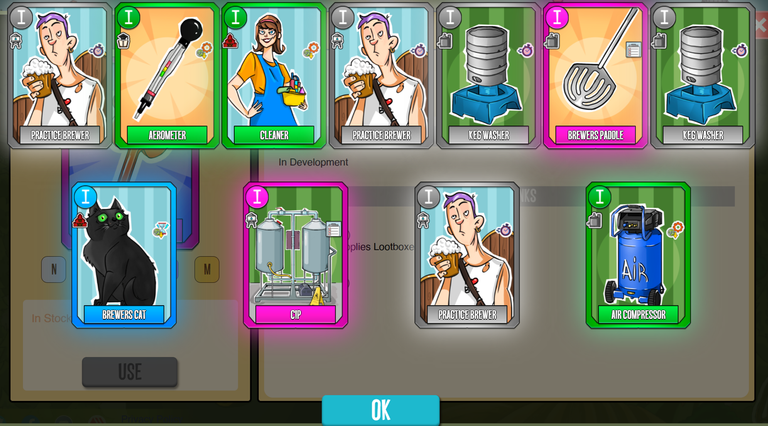Pick the Brewers Paddle card
The height and width of the screenshot is (426, 768).
tap(595, 76)
